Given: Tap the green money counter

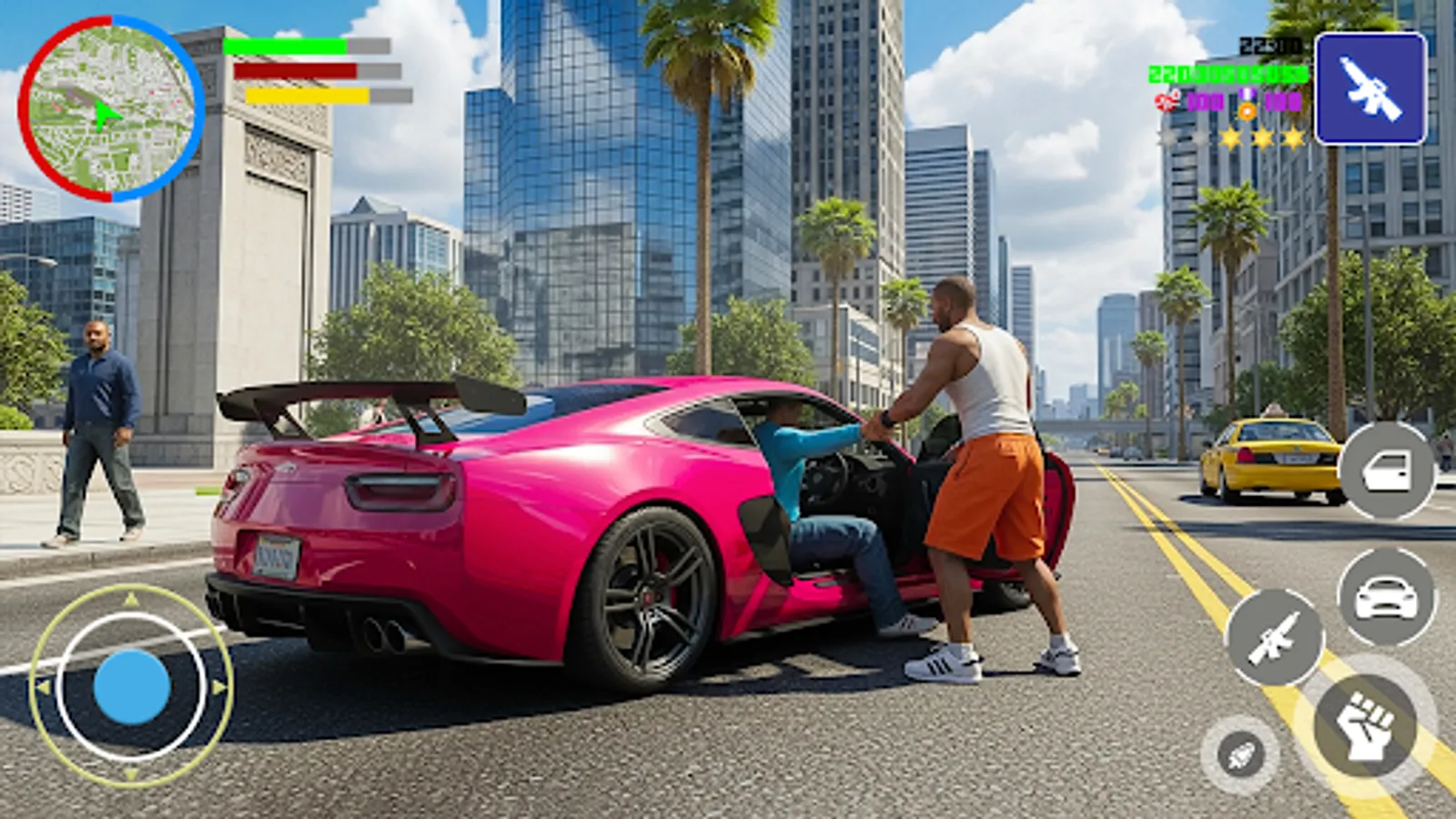Looking at the screenshot, I should [1228, 73].
